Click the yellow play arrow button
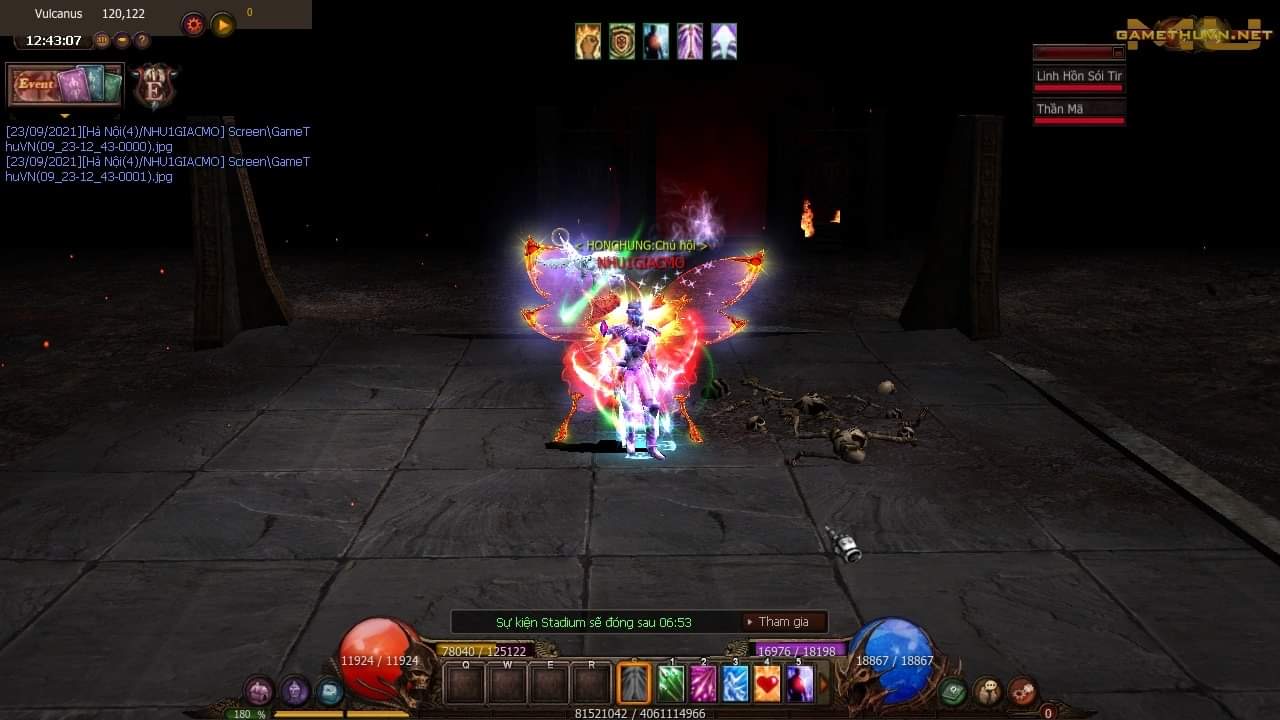This screenshot has height=720, width=1280. pyautogui.click(x=223, y=25)
